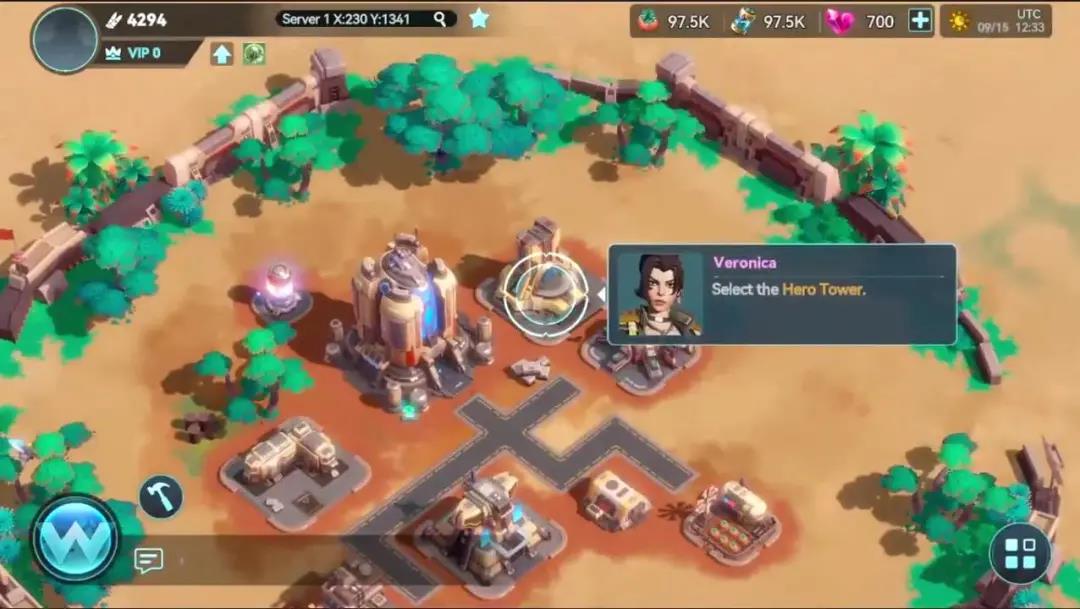Tap the blue W world button

(x=76, y=539)
